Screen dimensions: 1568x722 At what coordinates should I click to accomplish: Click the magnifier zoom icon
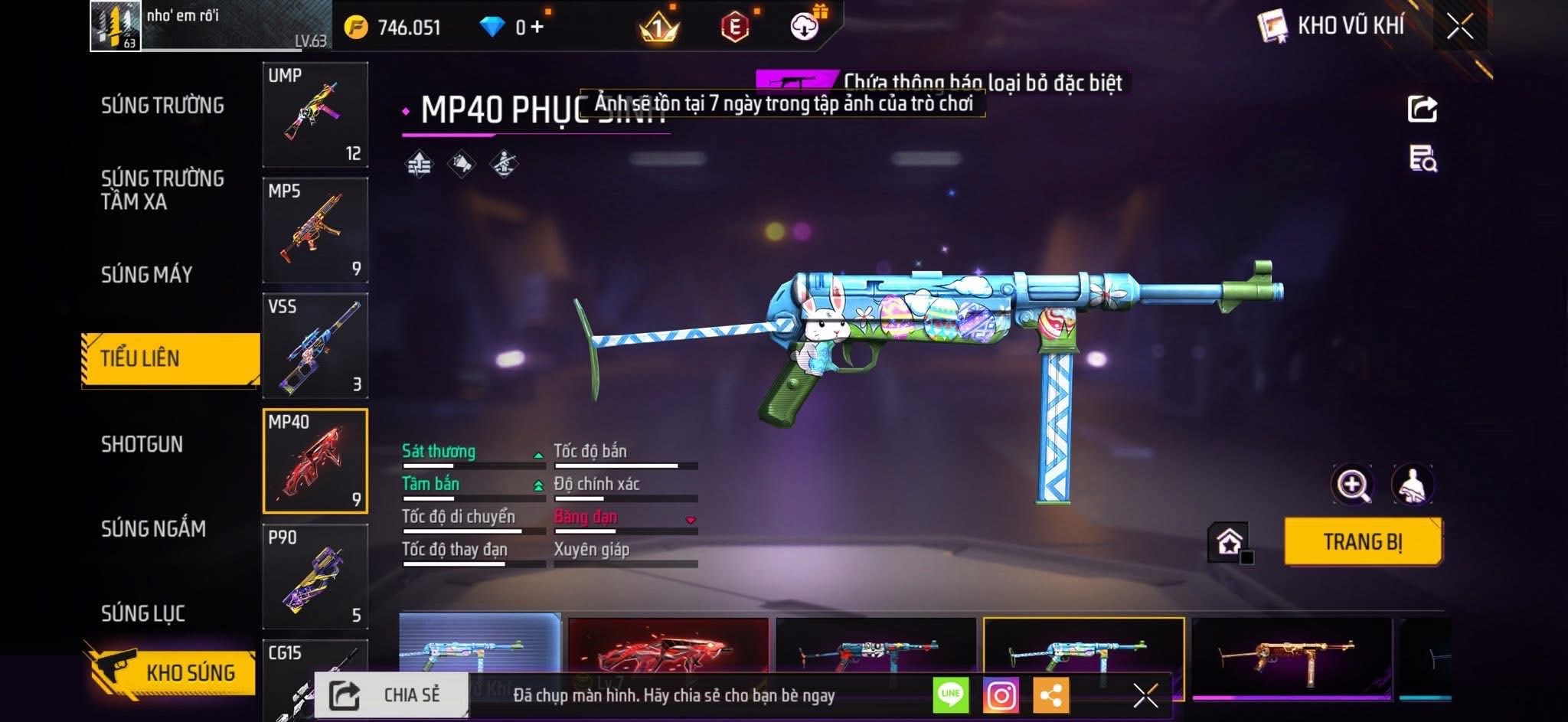pyautogui.click(x=1353, y=485)
